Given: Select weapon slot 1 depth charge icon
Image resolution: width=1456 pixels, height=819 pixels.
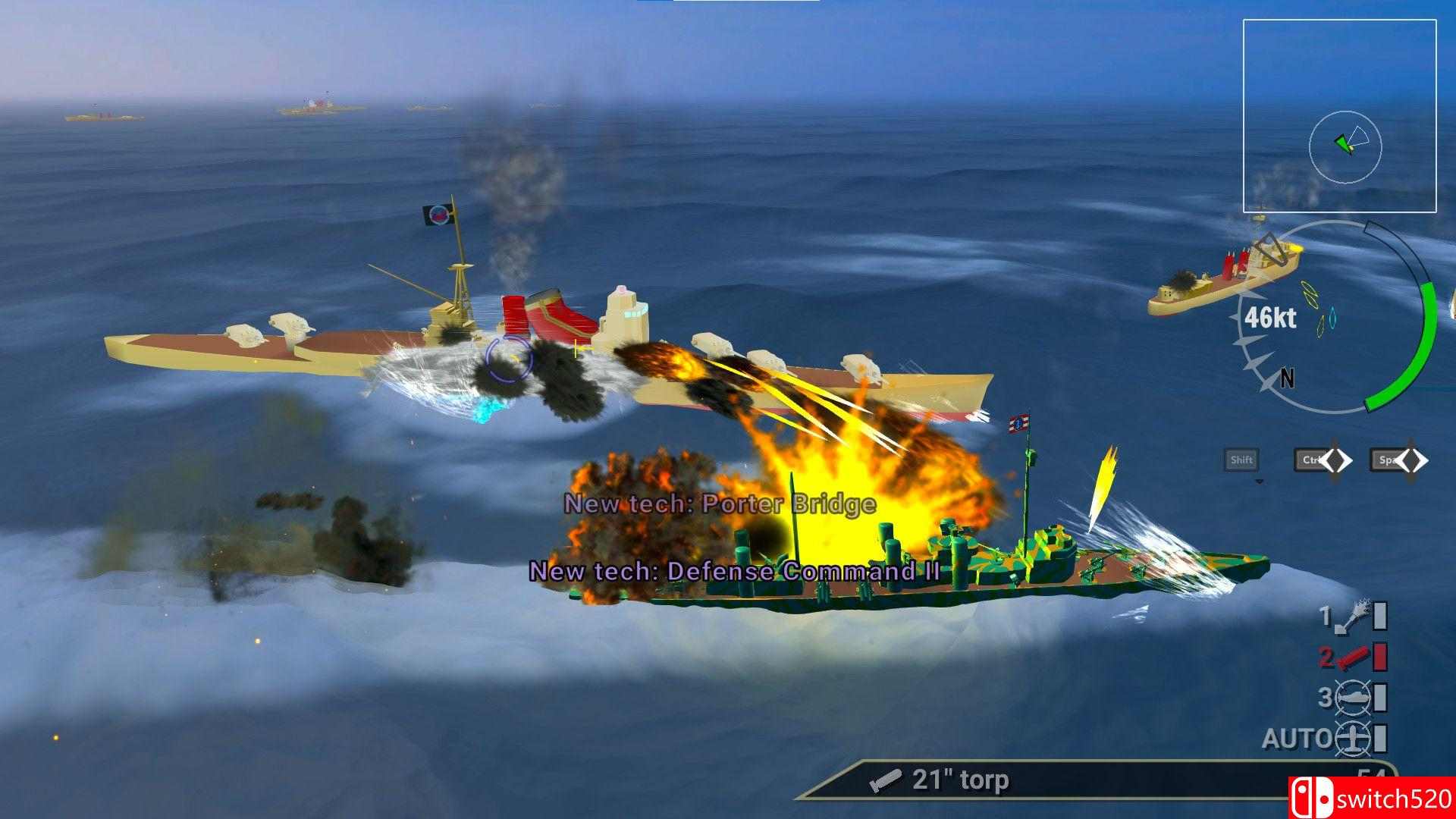Looking at the screenshot, I should 1354,619.
